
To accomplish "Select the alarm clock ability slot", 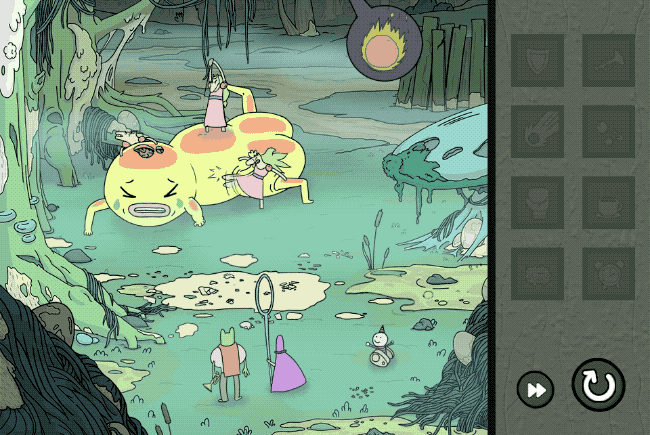I will click(x=608, y=273).
